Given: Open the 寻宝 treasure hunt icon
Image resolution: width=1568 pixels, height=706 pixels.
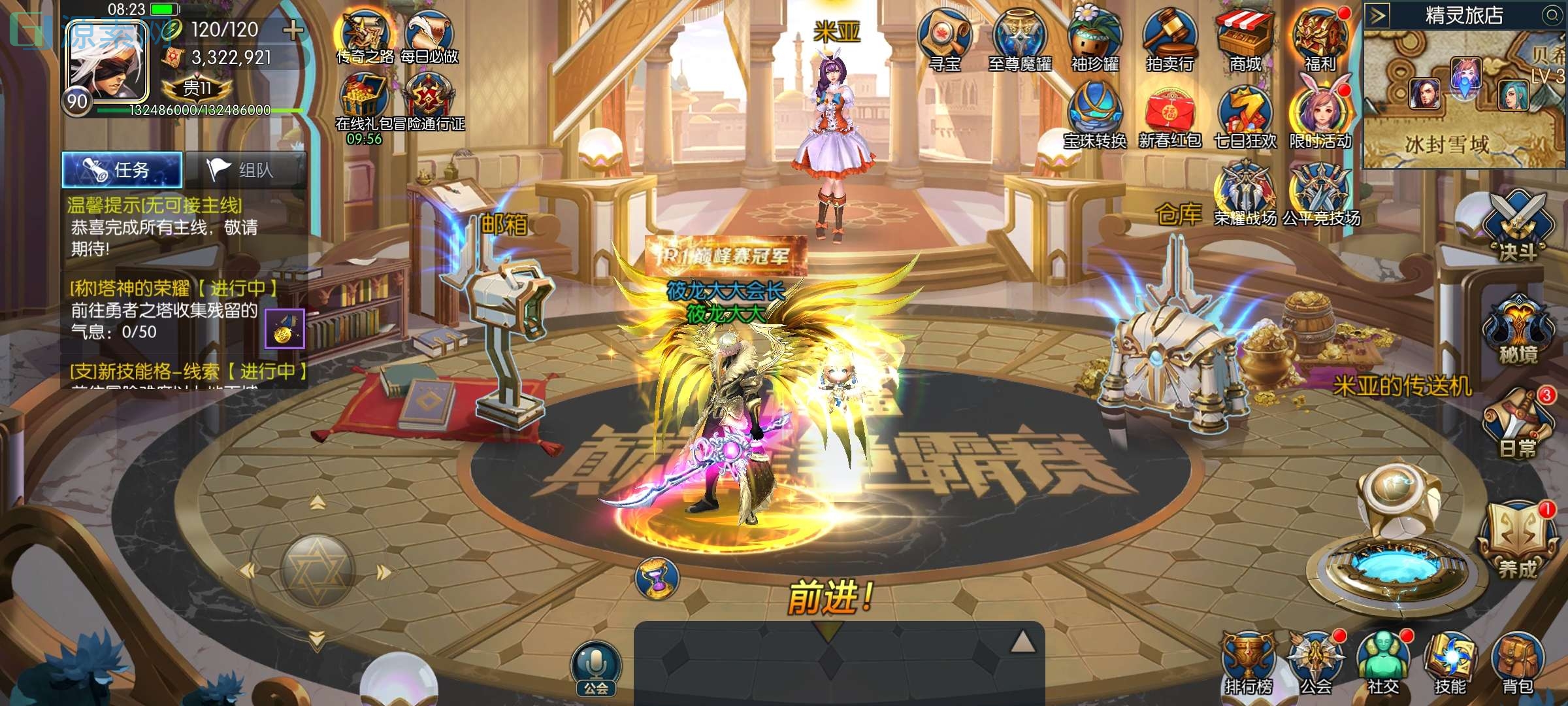Looking at the screenshot, I should coord(944,39).
